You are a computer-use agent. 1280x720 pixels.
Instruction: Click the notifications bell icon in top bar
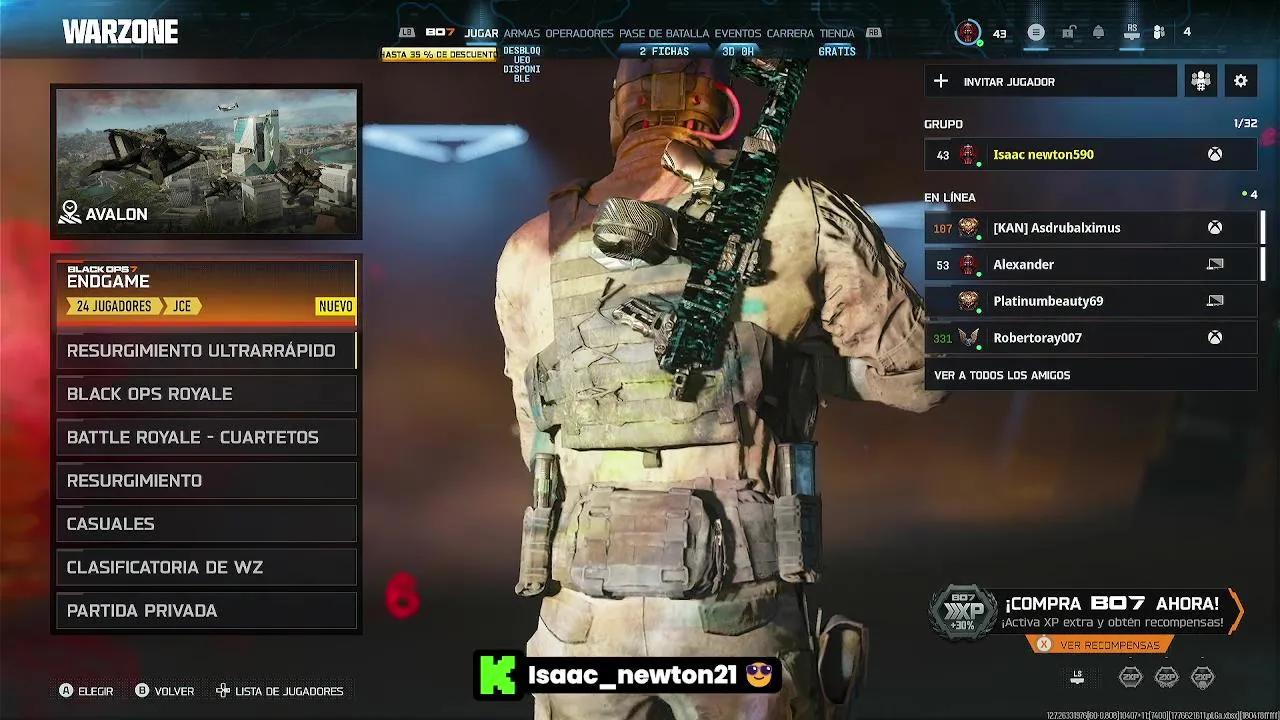coord(1097,32)
